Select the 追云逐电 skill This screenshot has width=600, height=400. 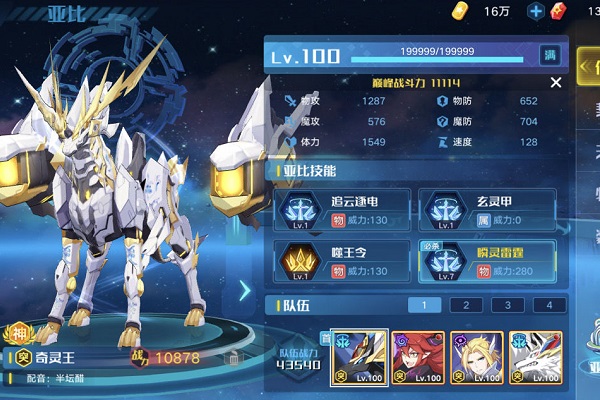pyautogui.click(x=337, y=208)
